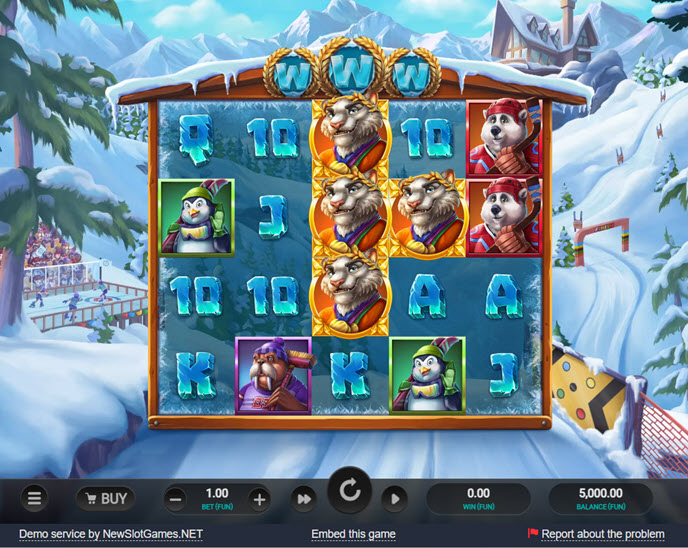Viewport: 688px width, 548px height.
Task: Start autoplay with the play arrow
Action: 395,498
